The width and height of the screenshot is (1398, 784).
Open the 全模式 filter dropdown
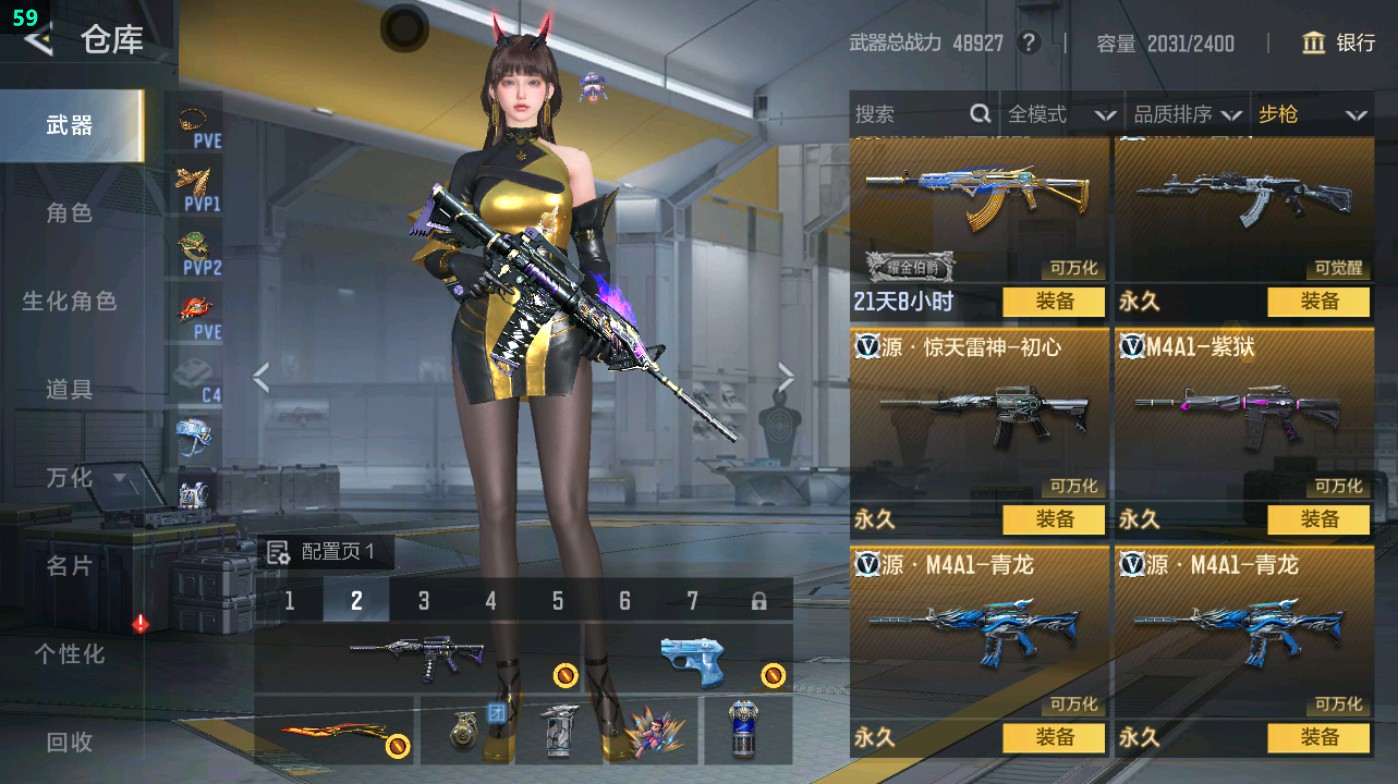point(1046,114)
